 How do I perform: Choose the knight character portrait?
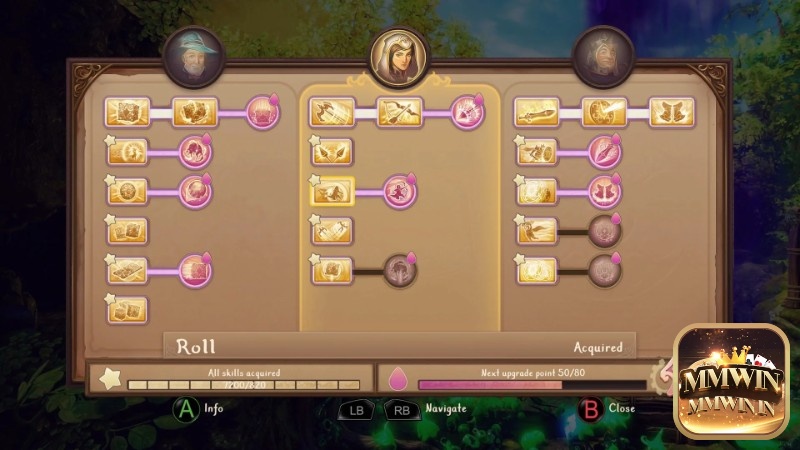tap(603, 55)
